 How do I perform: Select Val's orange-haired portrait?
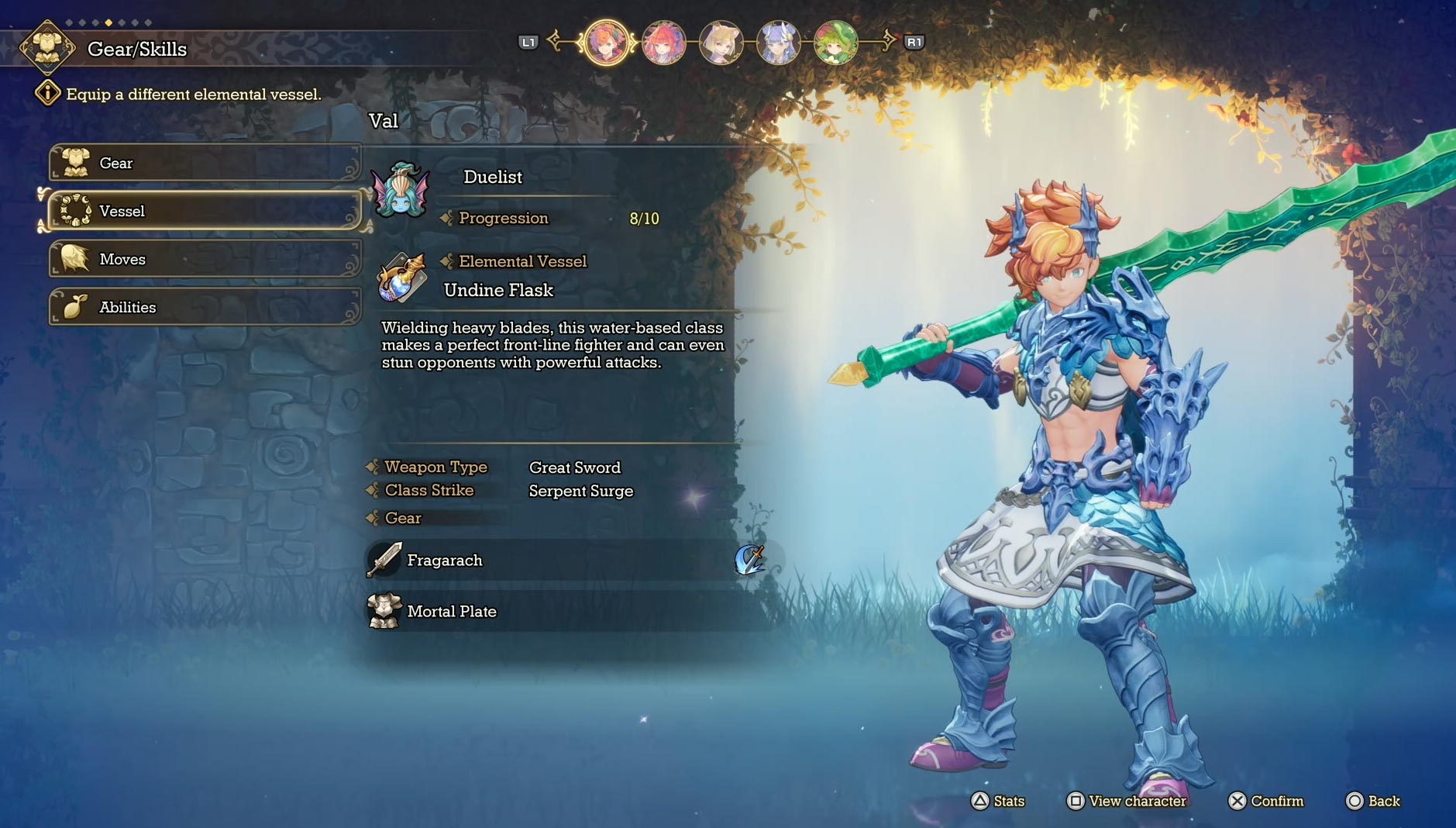[x=607, y=43]
